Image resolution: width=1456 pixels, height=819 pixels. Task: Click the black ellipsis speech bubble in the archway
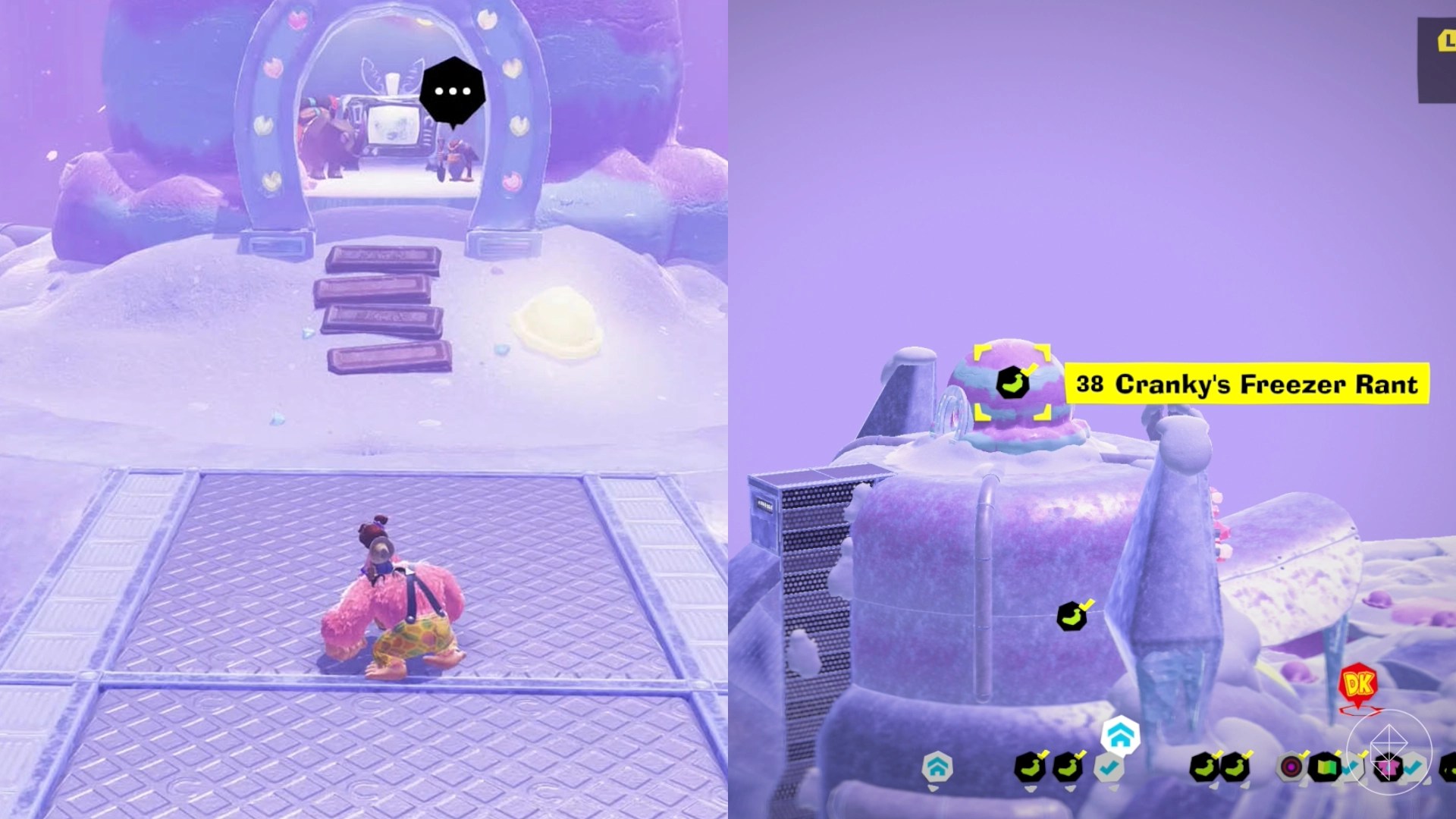451,90
